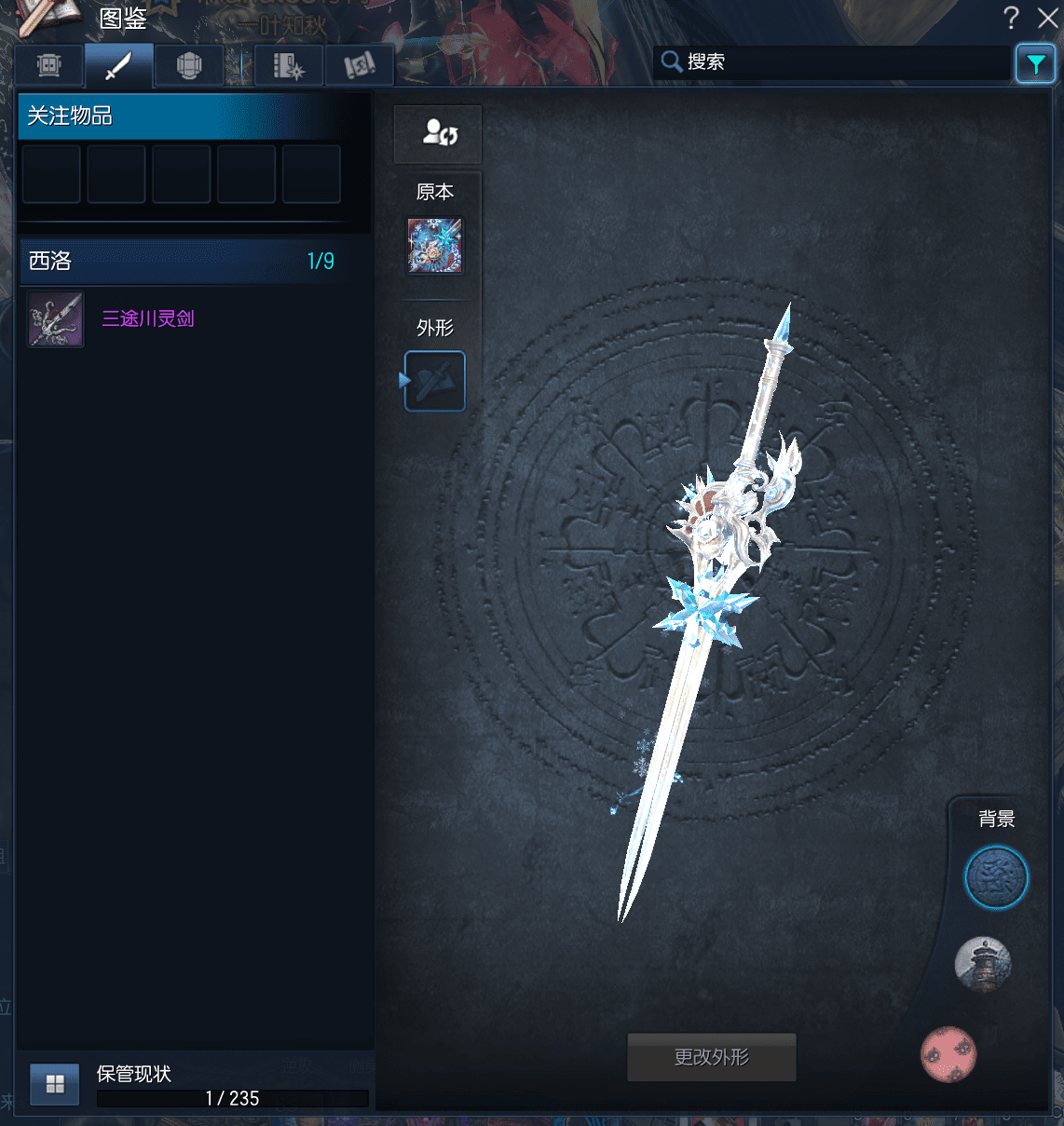Image resolution: width=1064 pixels, height=1126 pixels.
Task: Toggle the grid view button
Action: (x=55, y=1084)
